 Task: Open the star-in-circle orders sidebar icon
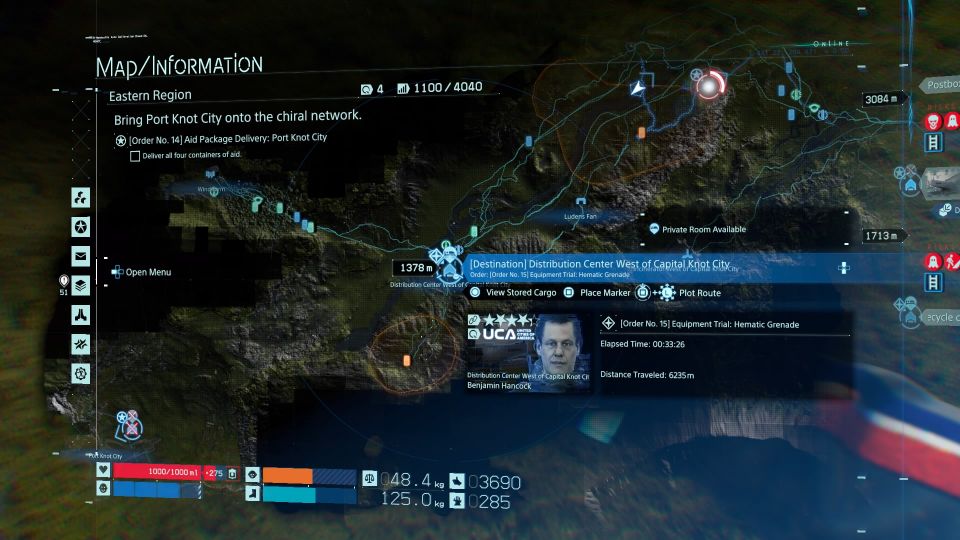[x=80, y=225]
